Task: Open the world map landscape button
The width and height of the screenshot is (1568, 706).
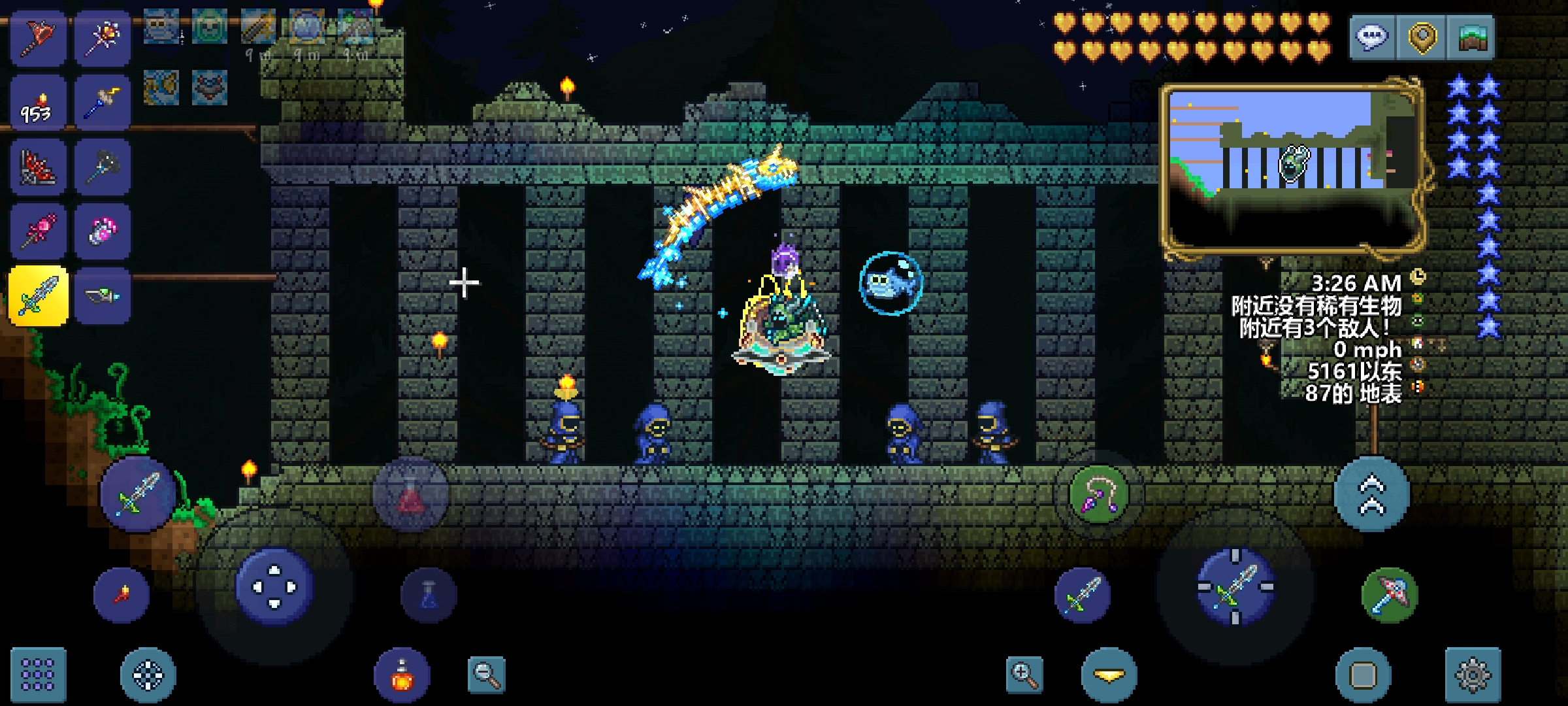Action: coord(1472,37)
